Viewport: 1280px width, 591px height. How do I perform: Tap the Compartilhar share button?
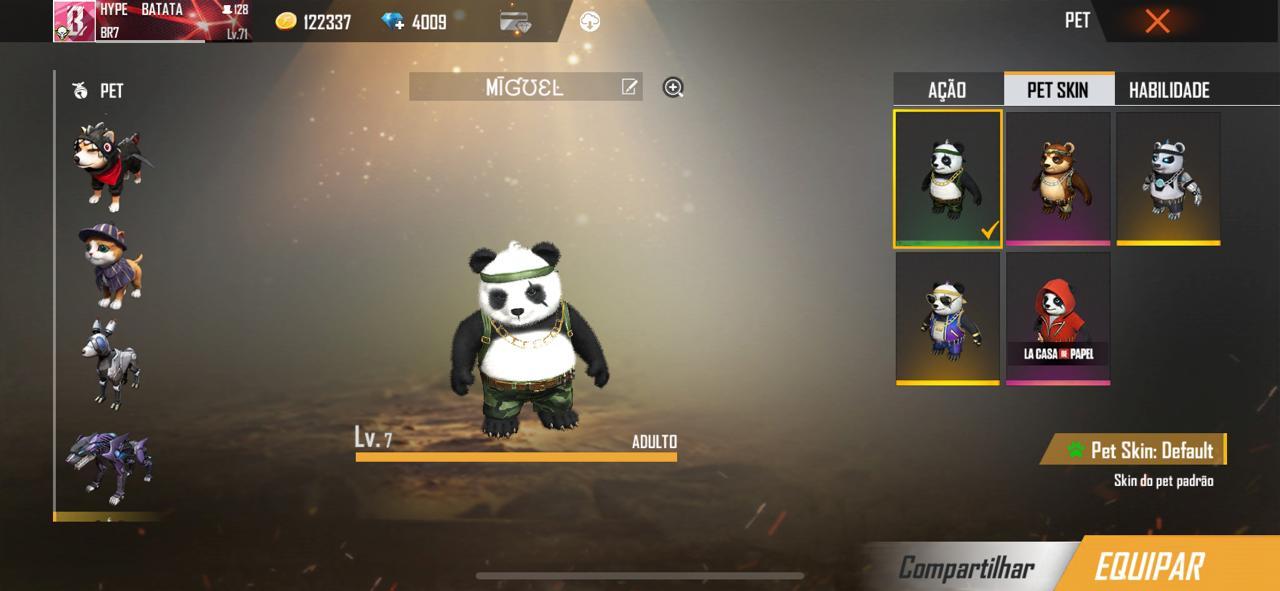click(x=966, y=568)
